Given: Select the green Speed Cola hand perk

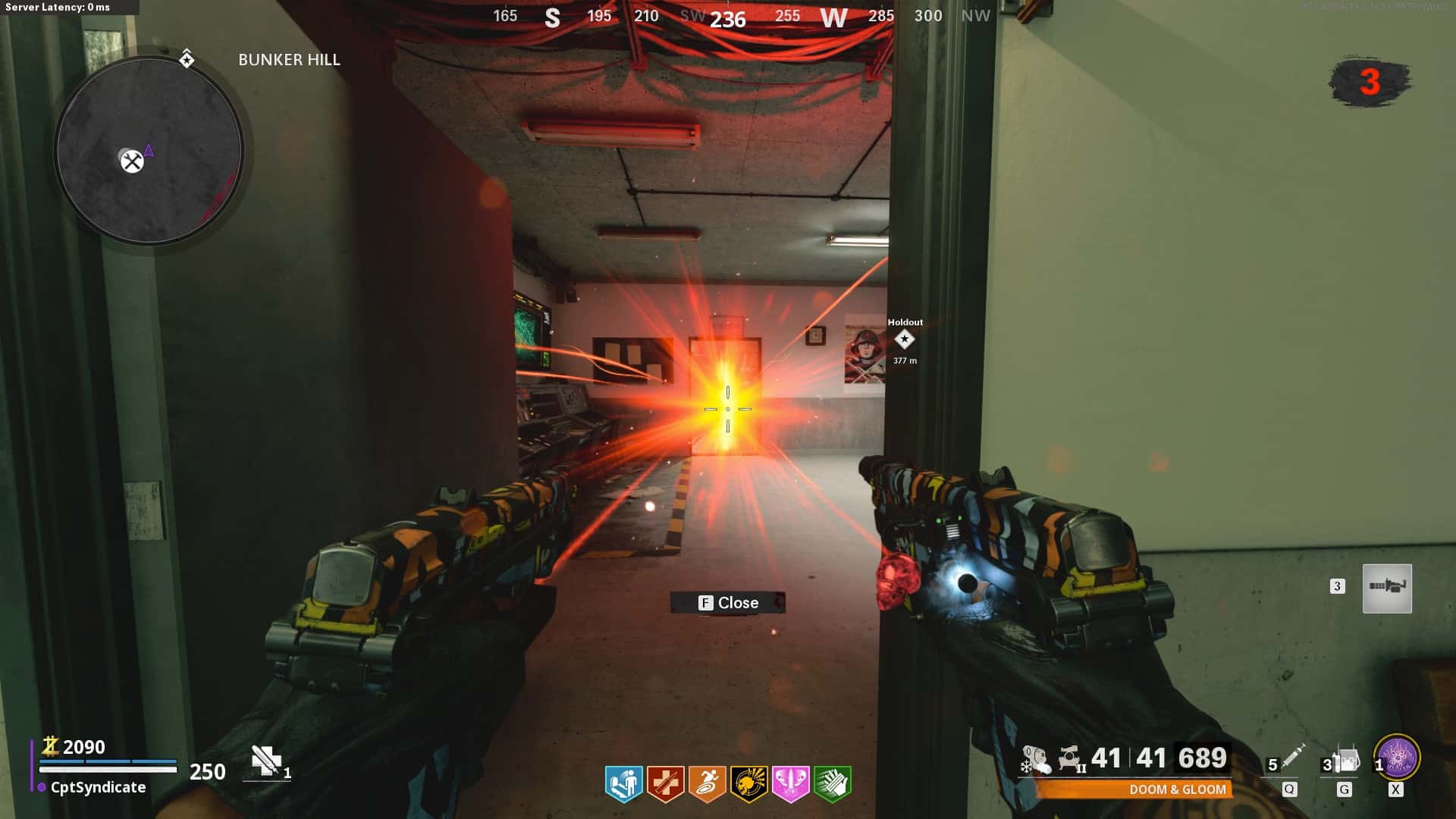Looking at the screenshot, I should pos(832,783).
